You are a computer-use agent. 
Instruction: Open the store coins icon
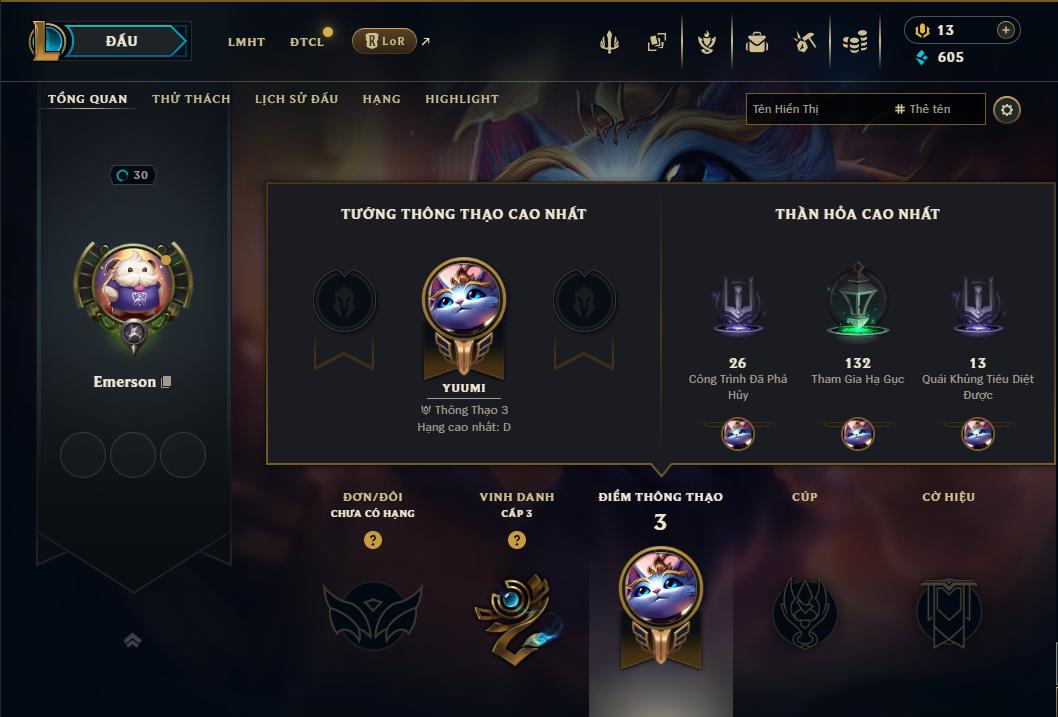pos(854,42)
